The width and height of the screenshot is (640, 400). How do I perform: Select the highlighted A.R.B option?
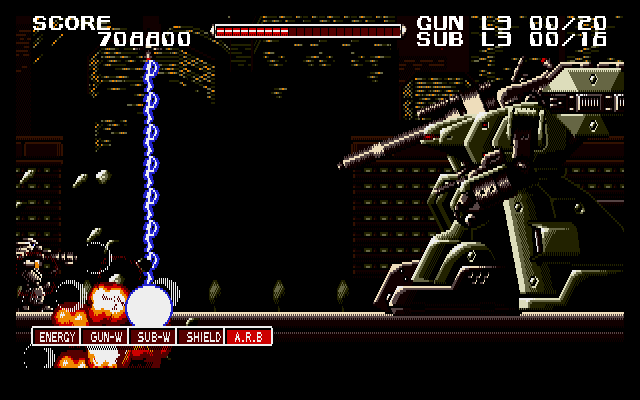click(x=248, y=337)
